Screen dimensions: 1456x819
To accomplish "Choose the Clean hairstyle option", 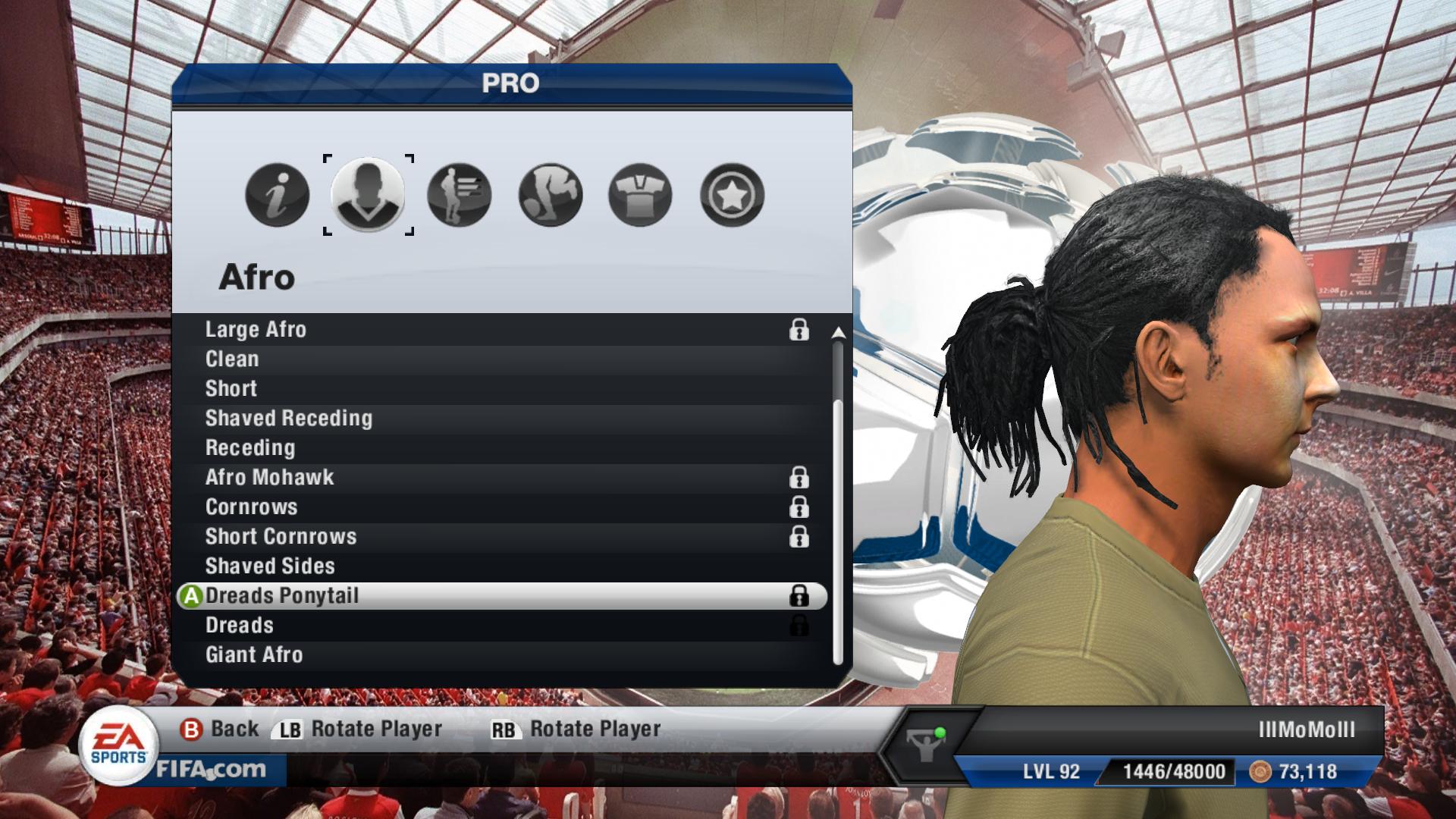I will click(x=232, y=359).
